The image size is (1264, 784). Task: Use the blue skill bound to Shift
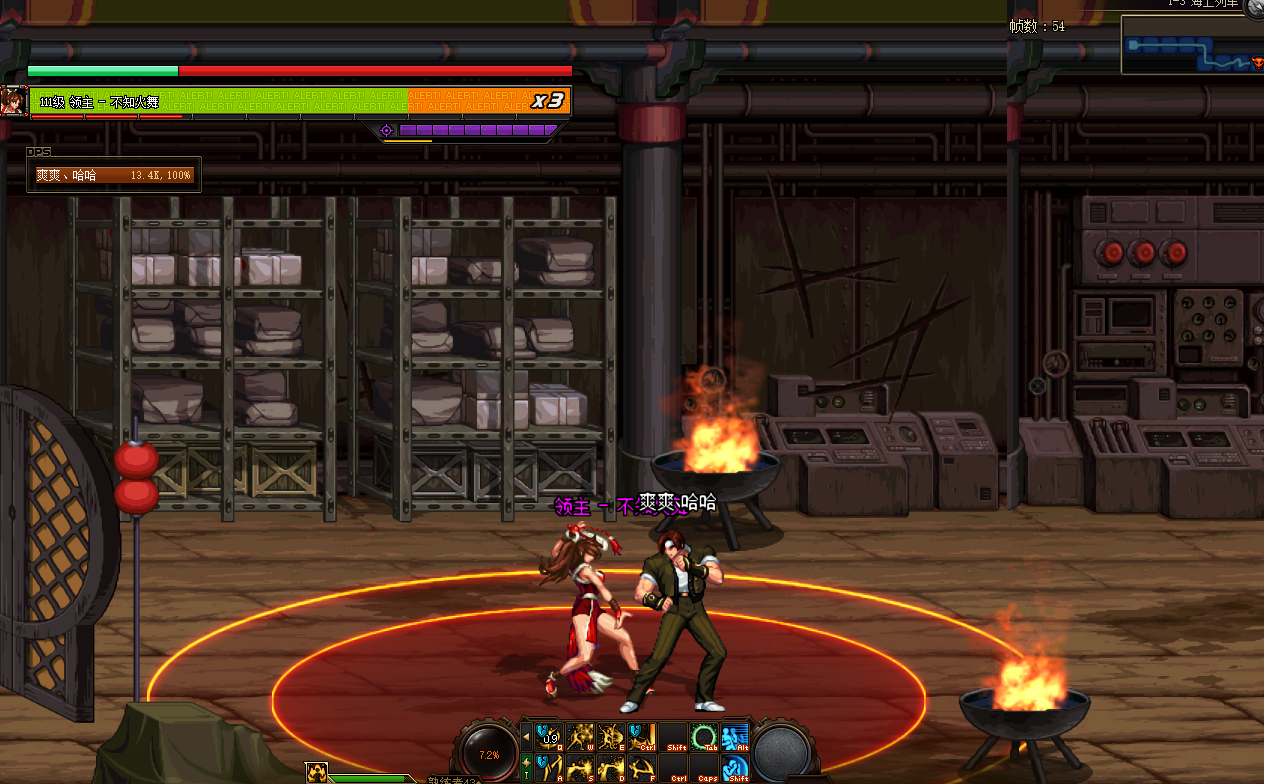click(x=735, y=768)
